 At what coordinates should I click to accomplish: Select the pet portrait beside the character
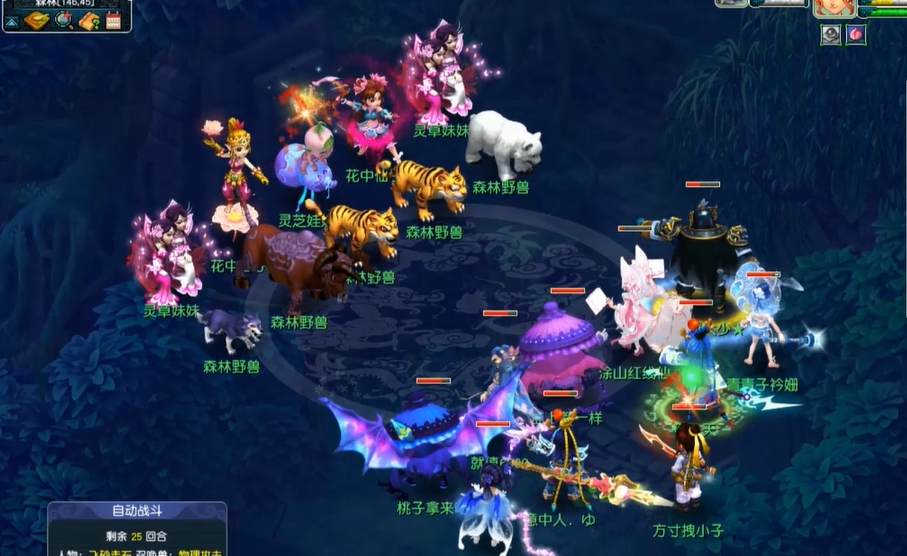(x=731, y=3)
